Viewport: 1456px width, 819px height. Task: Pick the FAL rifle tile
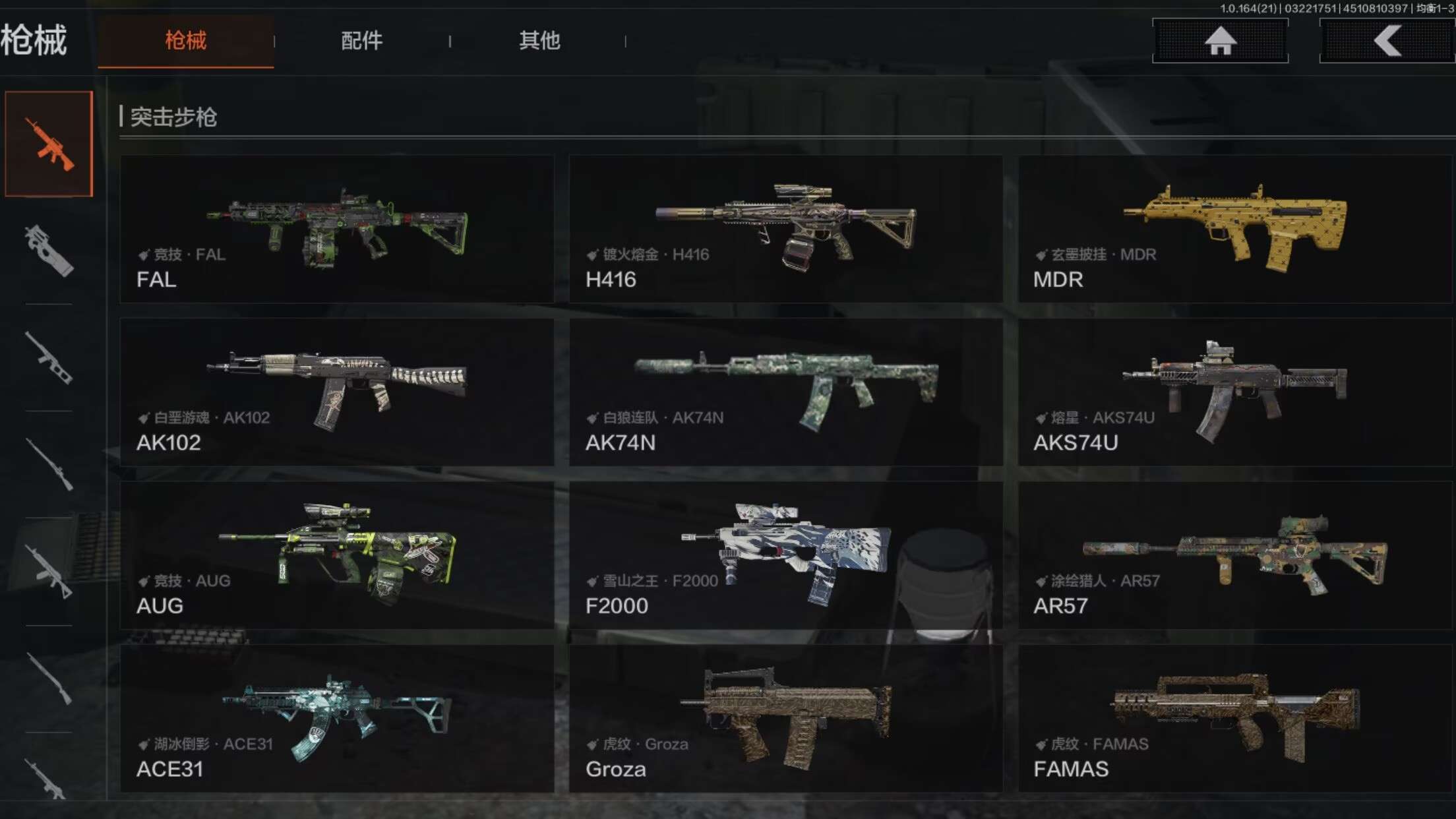coord(337,229)
